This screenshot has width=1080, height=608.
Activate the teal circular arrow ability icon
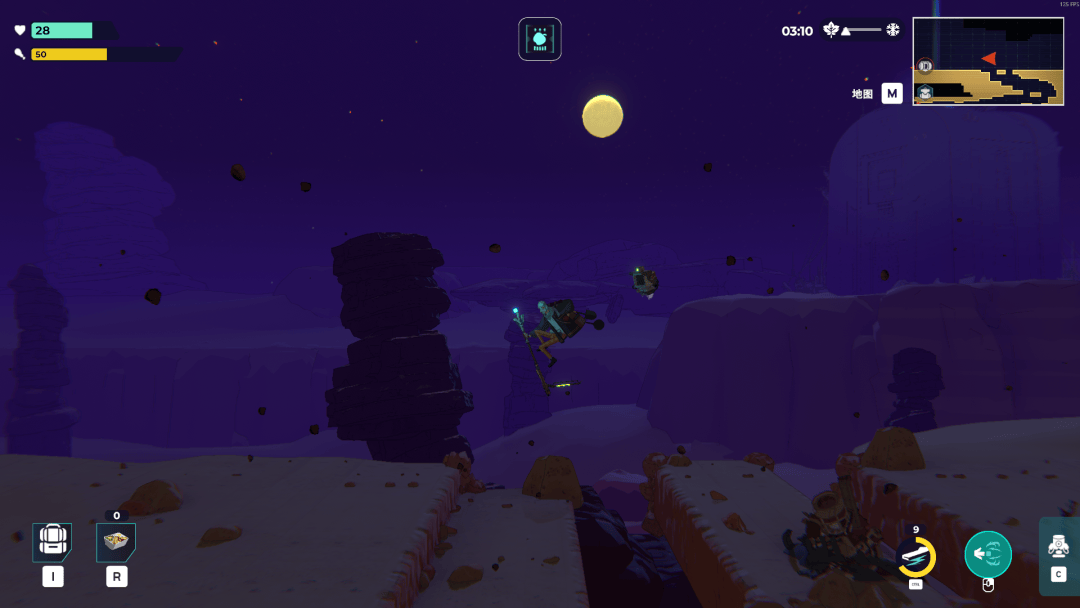(x=987, y=554)
